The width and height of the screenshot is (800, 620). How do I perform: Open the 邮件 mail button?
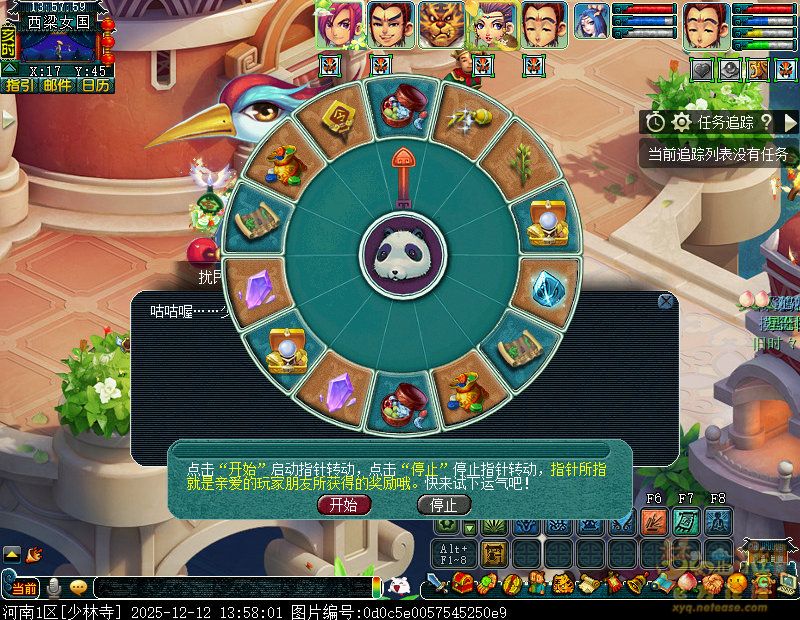[57, 86]
